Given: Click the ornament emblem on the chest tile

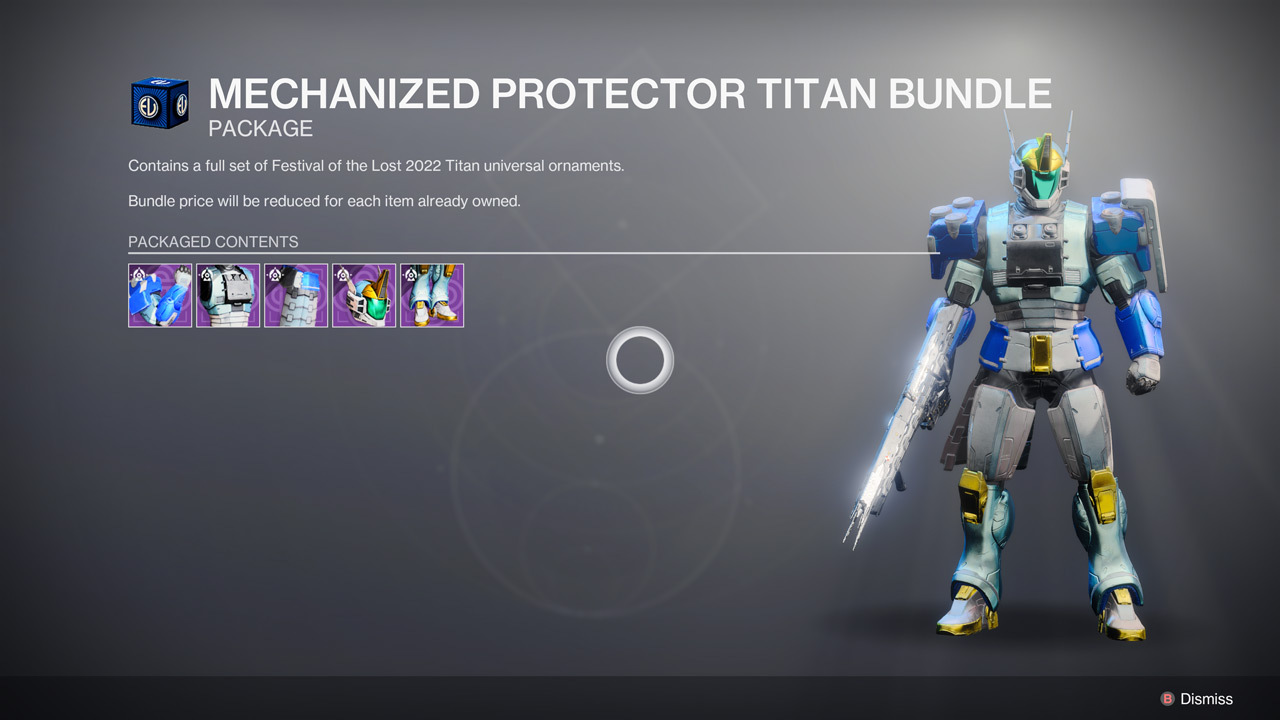Looking at the screenshot, I should [205, 273].
